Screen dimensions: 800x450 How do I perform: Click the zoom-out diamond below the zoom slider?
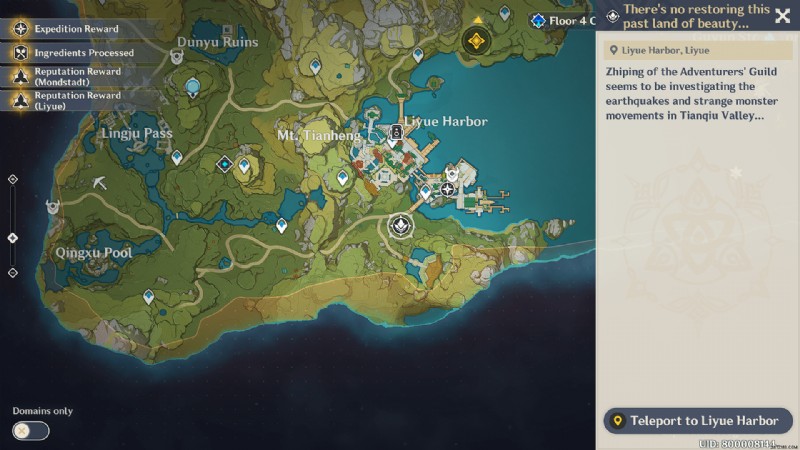[12, 272]
